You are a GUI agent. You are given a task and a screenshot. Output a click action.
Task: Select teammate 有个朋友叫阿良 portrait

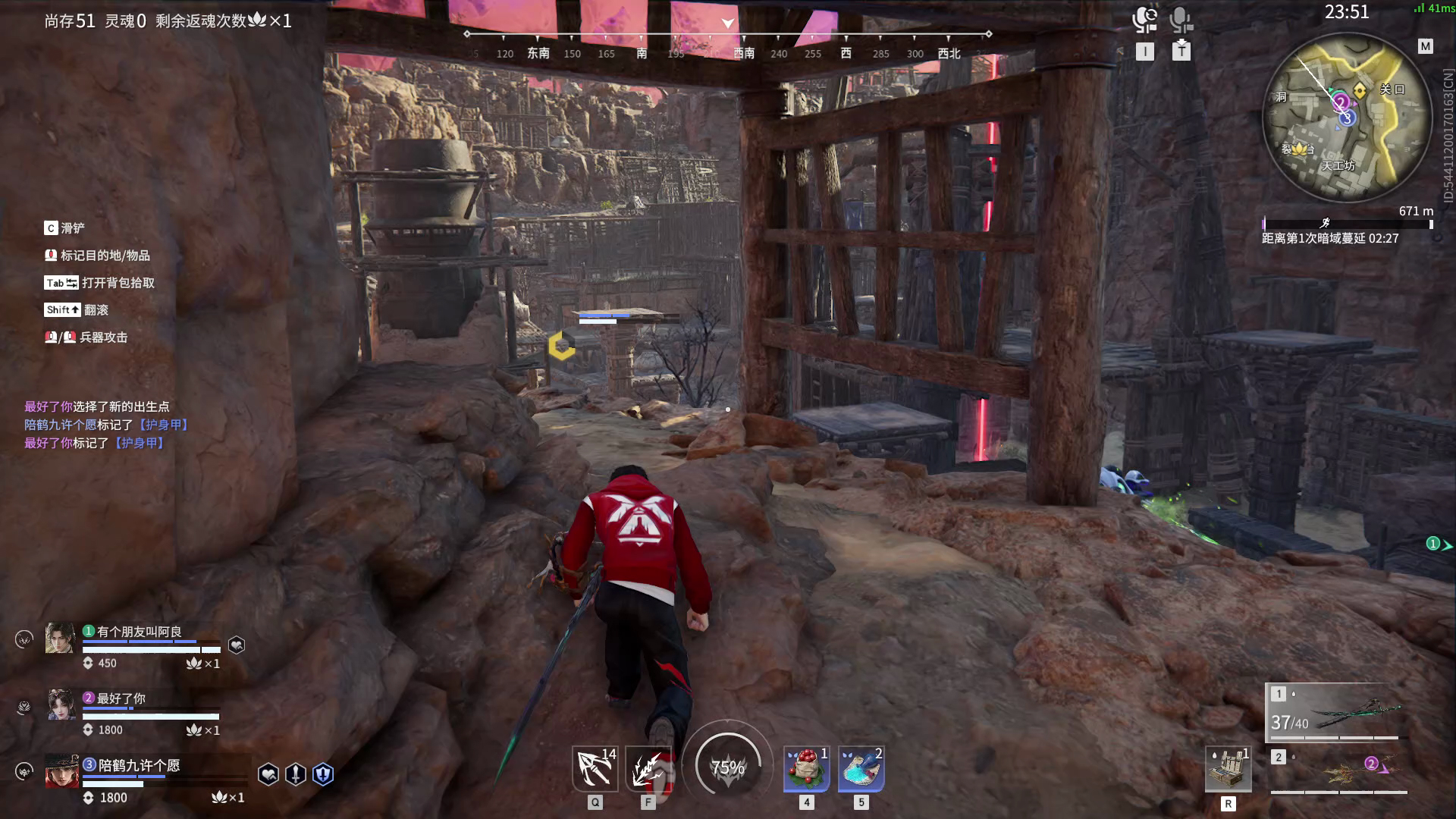tap(61, 639)
